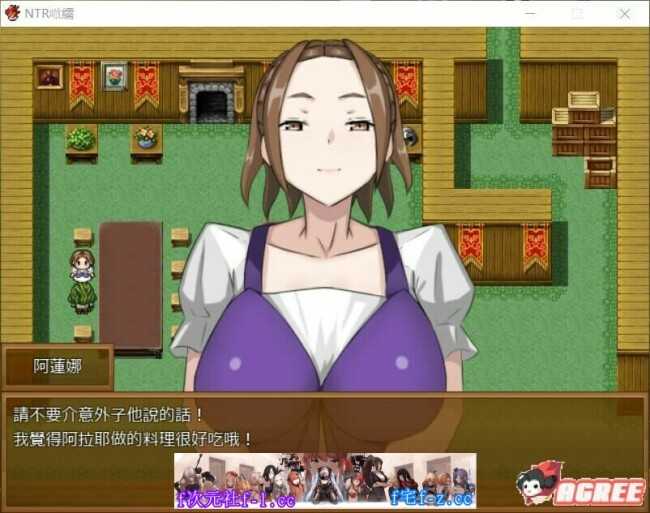Minimize the game window

tap(530, 14)
